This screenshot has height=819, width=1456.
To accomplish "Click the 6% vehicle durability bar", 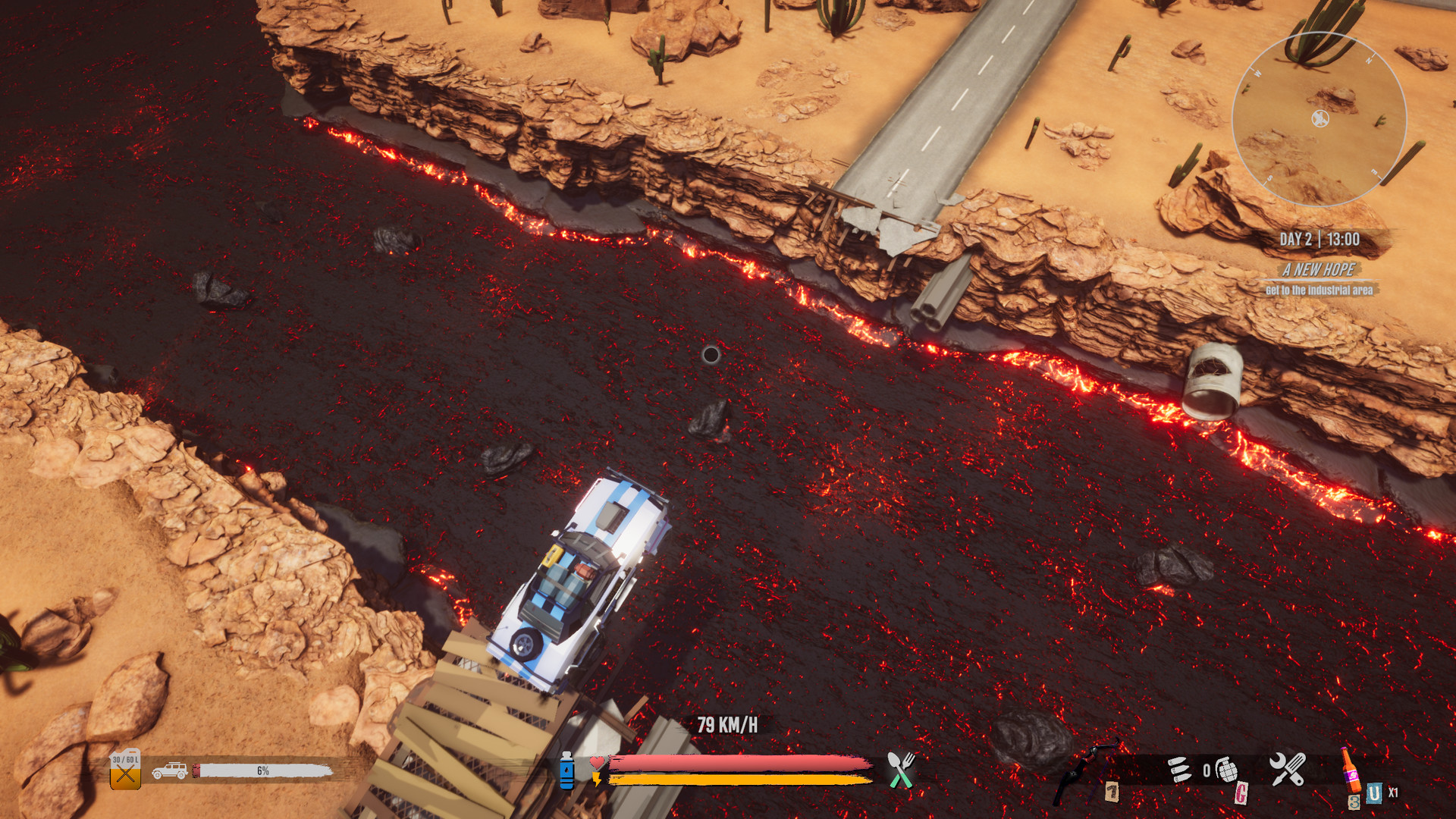I will click(x=263, y=773).
